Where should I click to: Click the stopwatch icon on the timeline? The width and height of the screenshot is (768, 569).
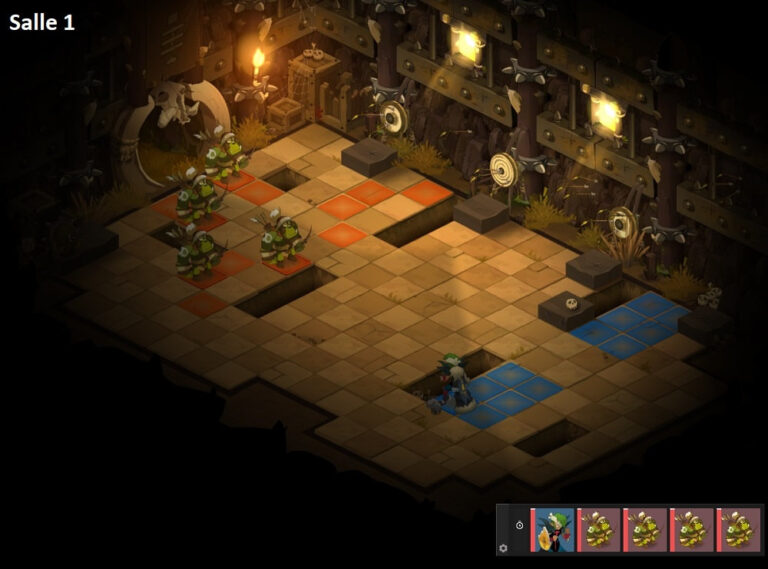pyautogui.click(x=519, y=525)
